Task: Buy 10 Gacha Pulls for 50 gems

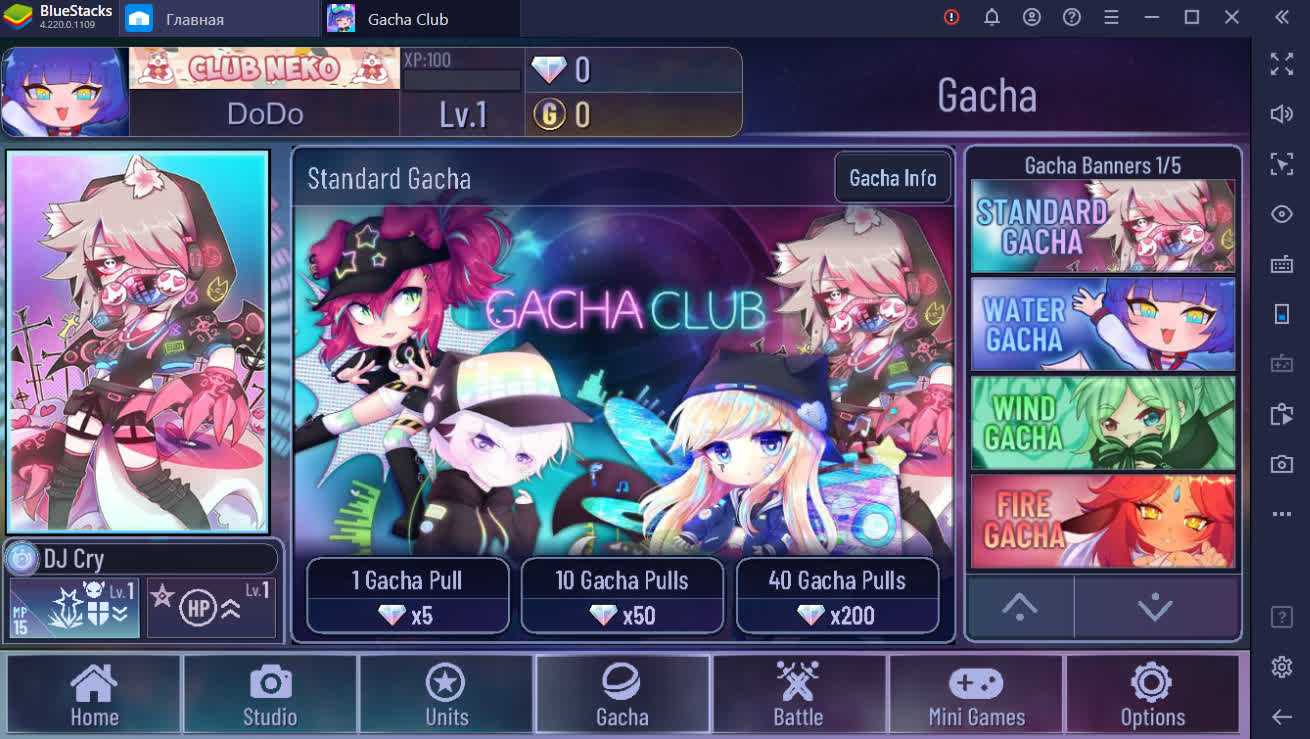Action: (x=622, y=596)
